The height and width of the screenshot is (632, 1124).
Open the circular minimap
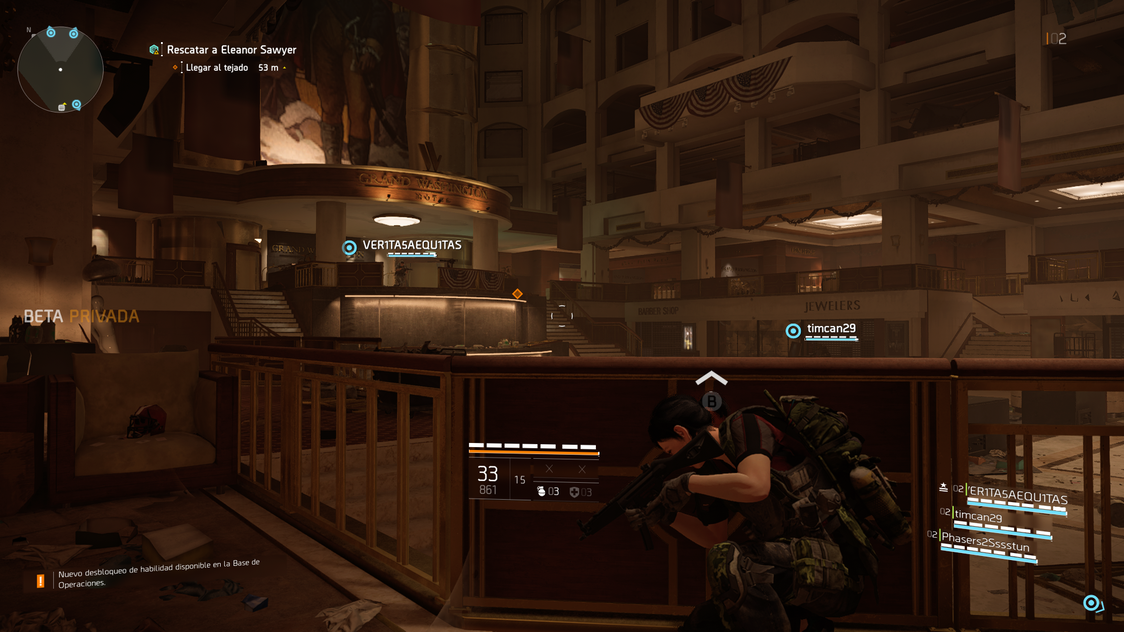pos(60,70)
